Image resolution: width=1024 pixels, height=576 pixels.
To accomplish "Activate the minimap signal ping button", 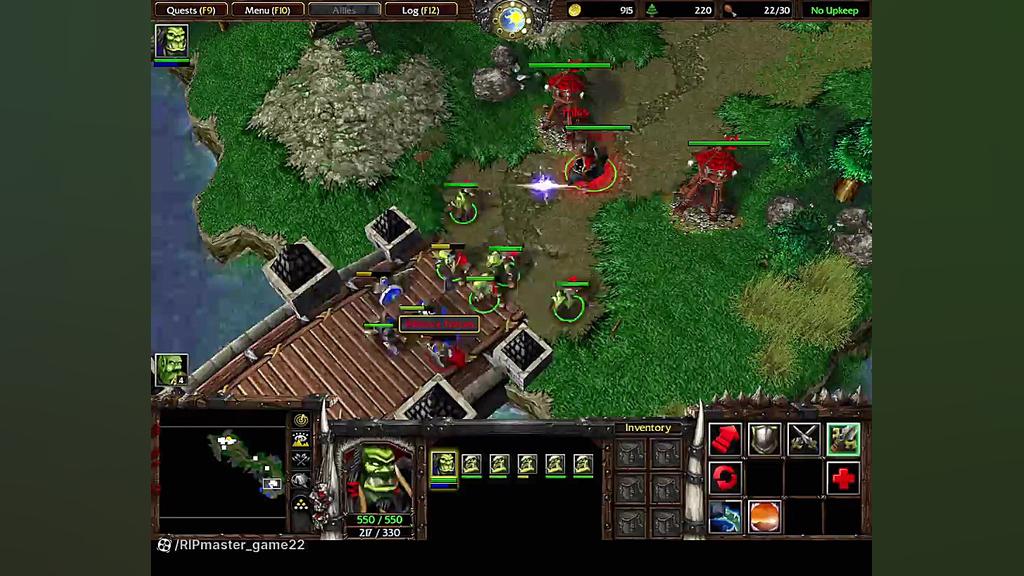I will pos(301,420).
